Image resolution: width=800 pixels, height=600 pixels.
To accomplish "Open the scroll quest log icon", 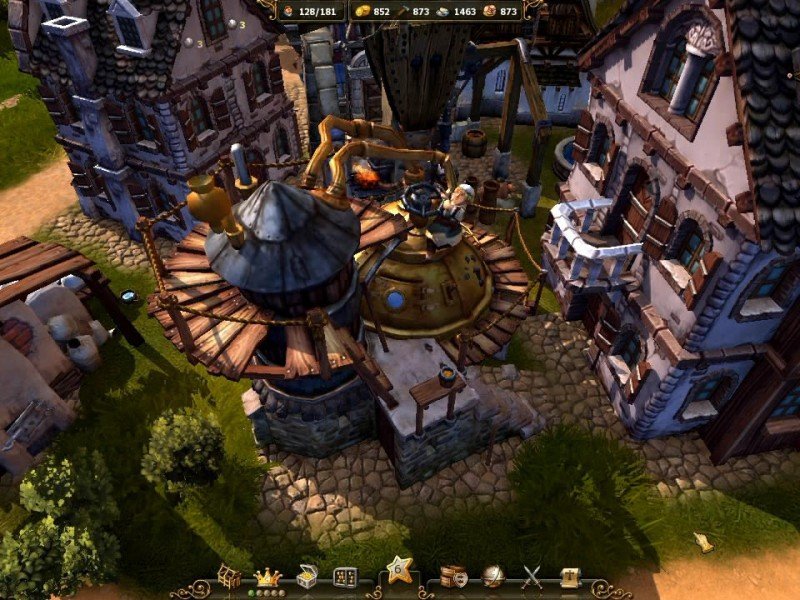I will tap(571, 577).
